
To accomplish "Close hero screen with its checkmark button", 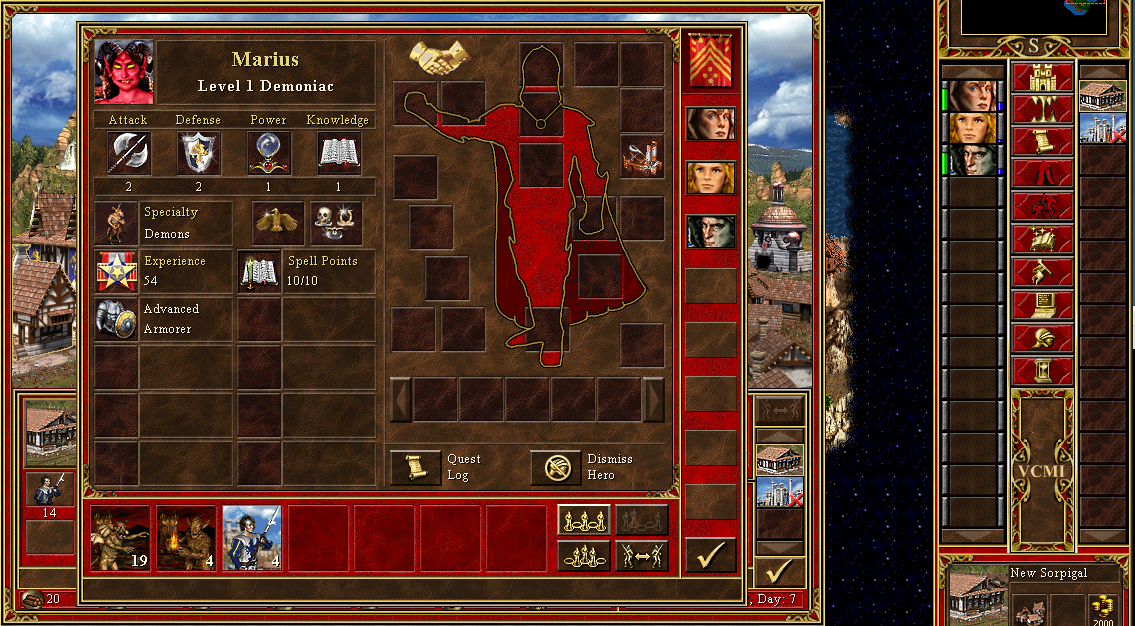I will coord(710,555).
